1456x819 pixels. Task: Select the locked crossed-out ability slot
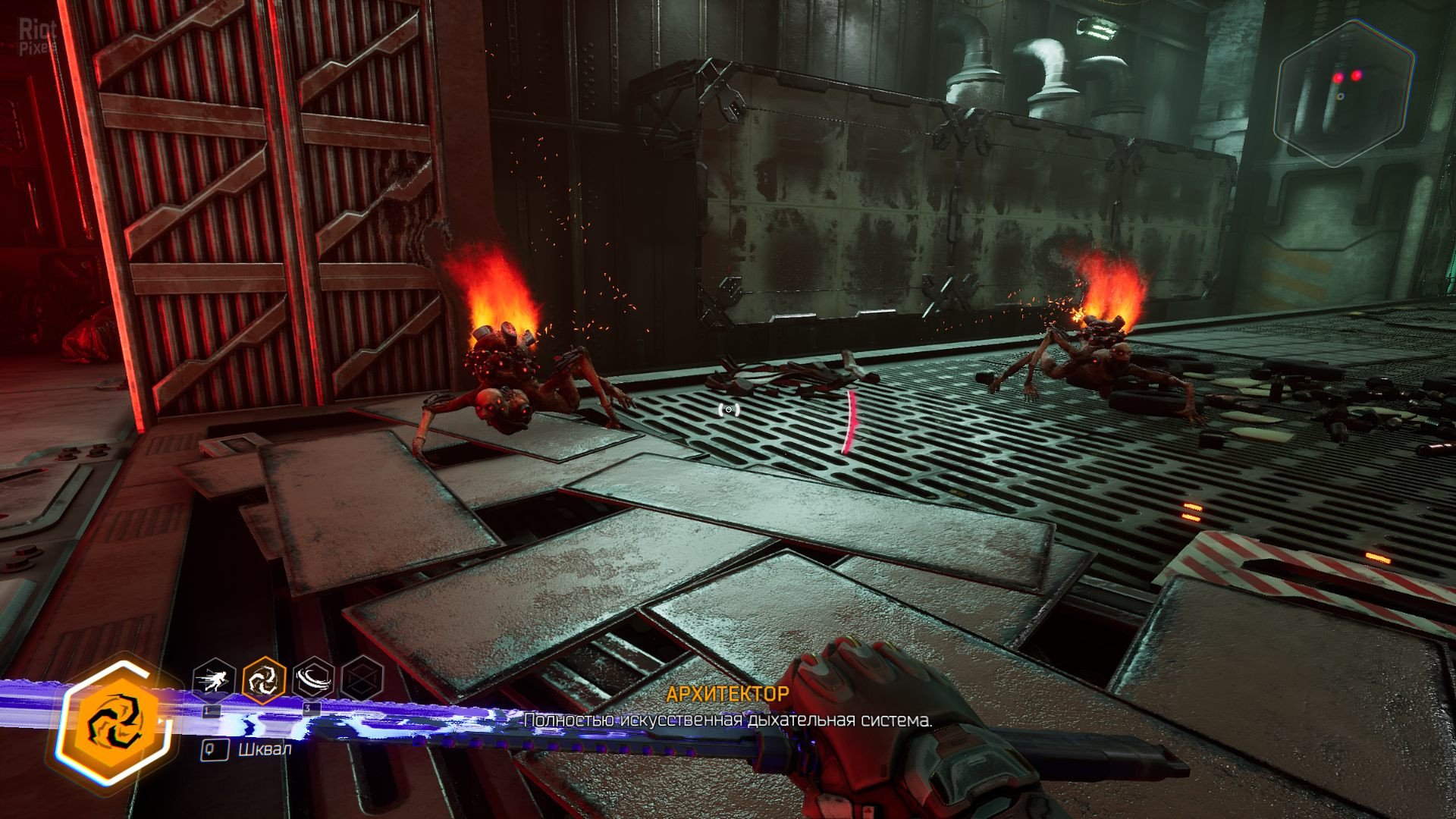tap(362, 679)
